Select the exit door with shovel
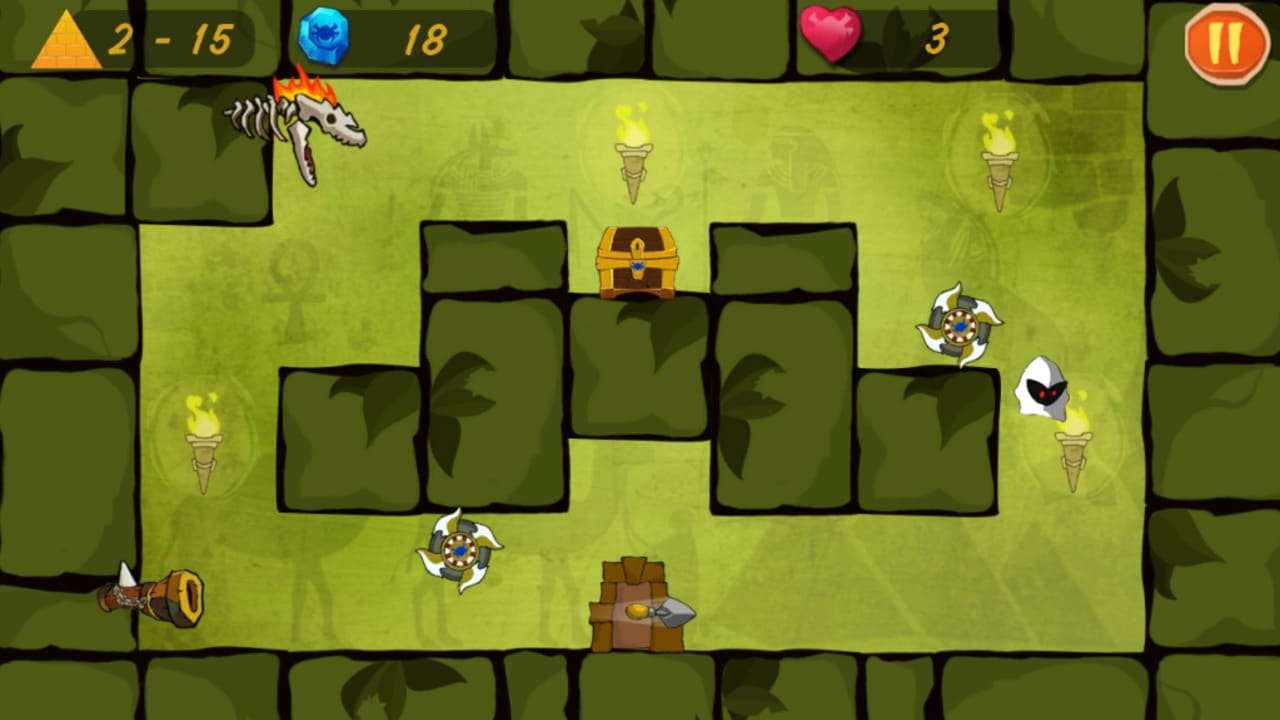 tap(638, 605)
